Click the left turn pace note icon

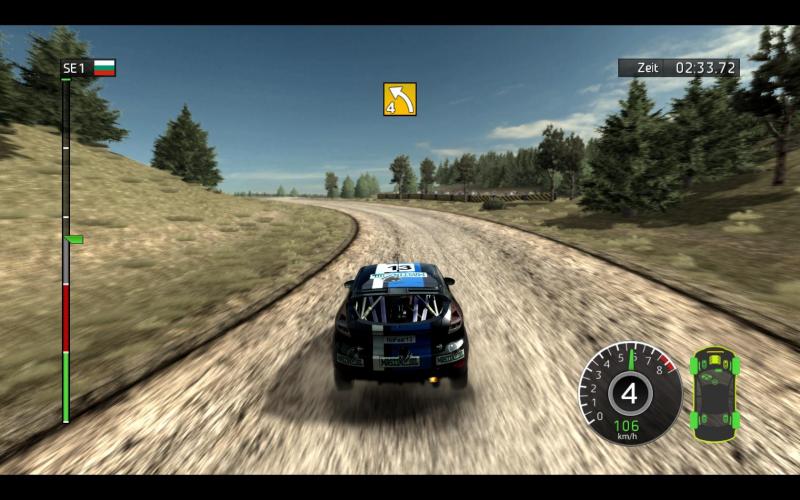(400, 99)
